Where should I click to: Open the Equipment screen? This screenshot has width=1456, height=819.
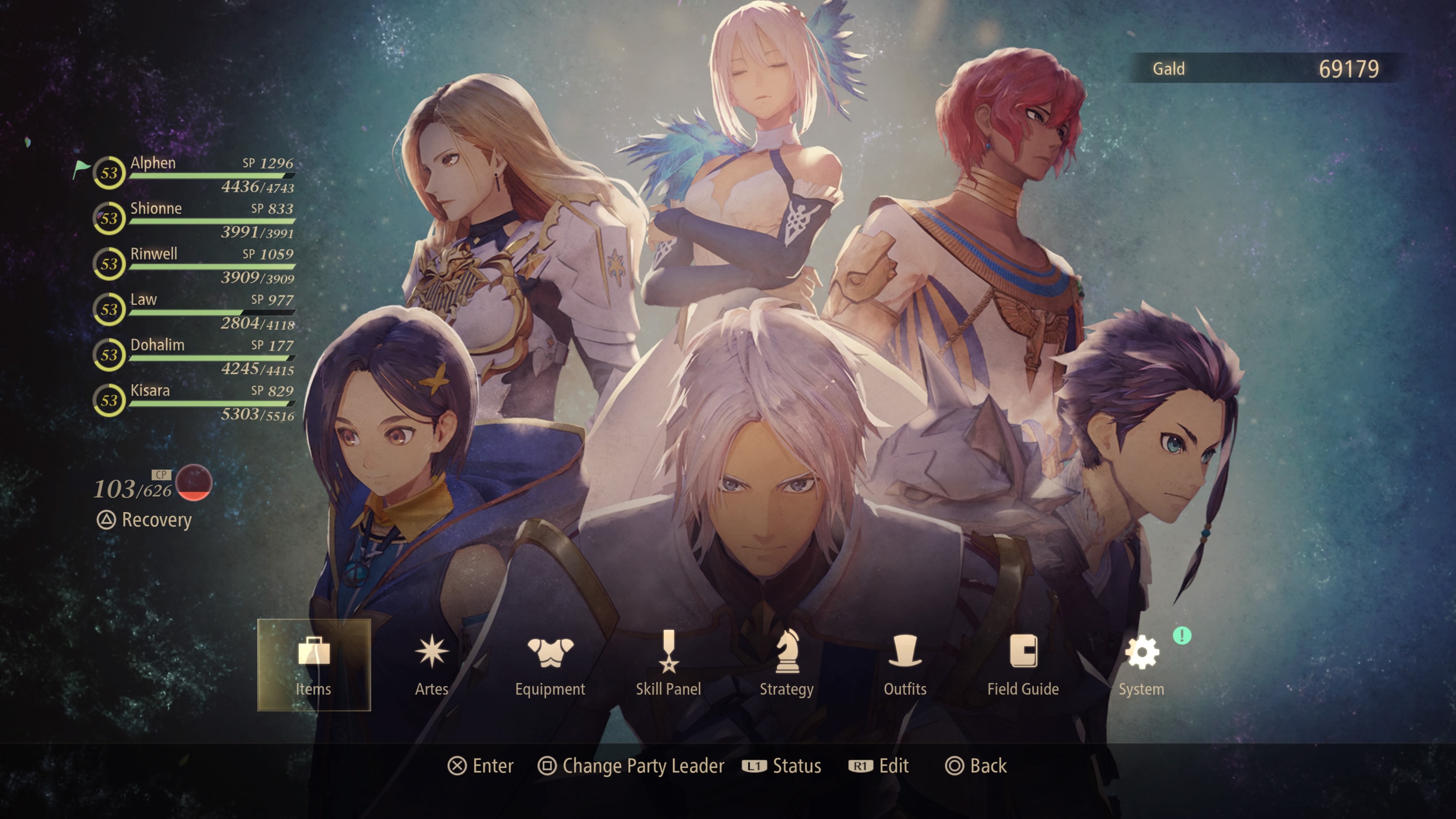click(x=550, y=664)
